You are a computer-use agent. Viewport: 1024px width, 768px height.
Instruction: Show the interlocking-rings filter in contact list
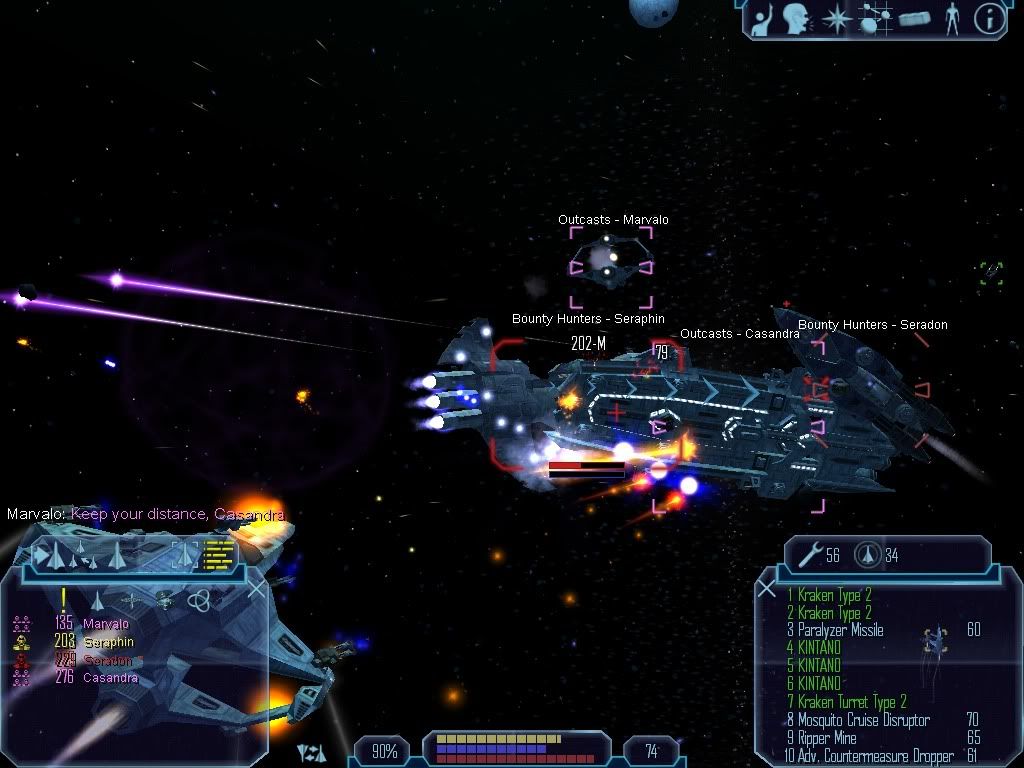[200, 599]
